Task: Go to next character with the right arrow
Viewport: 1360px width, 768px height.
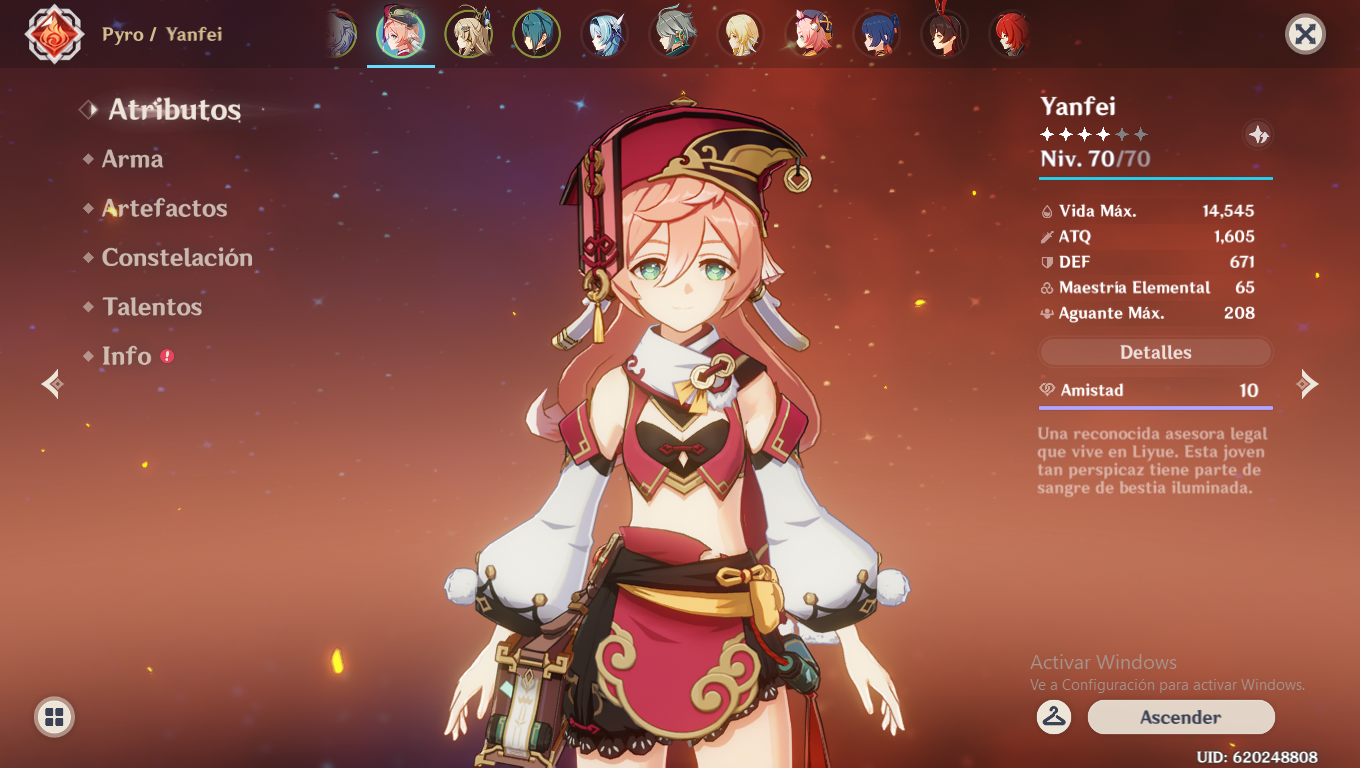Action: [1309, 383]
